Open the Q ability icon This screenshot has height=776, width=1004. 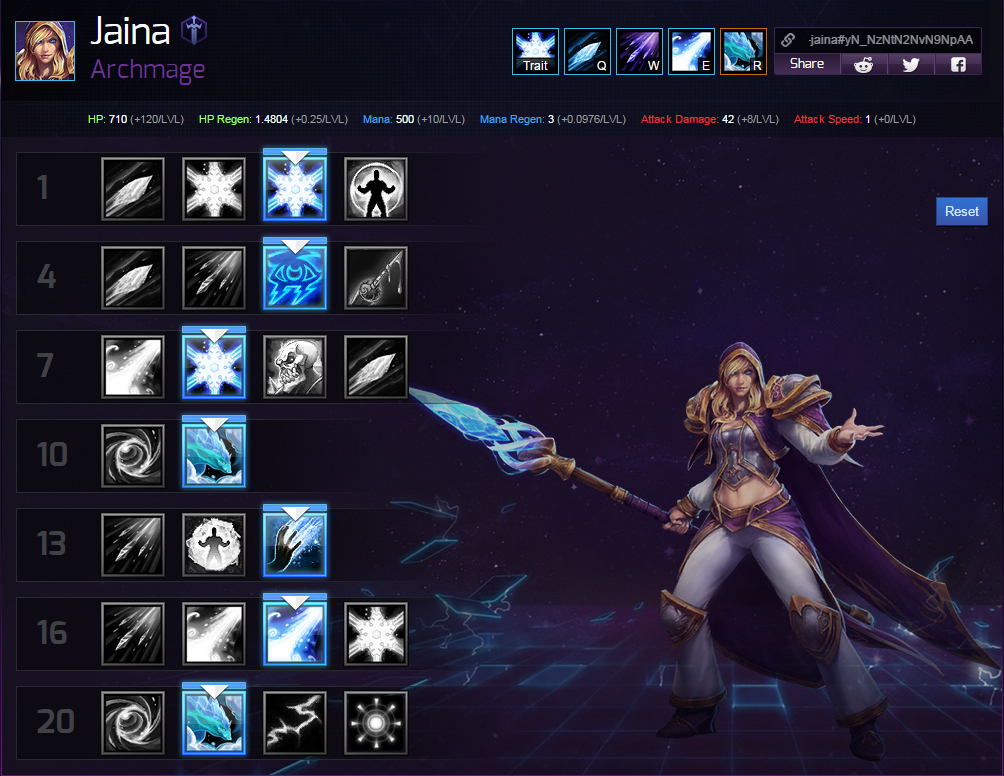tap(587, 51)
